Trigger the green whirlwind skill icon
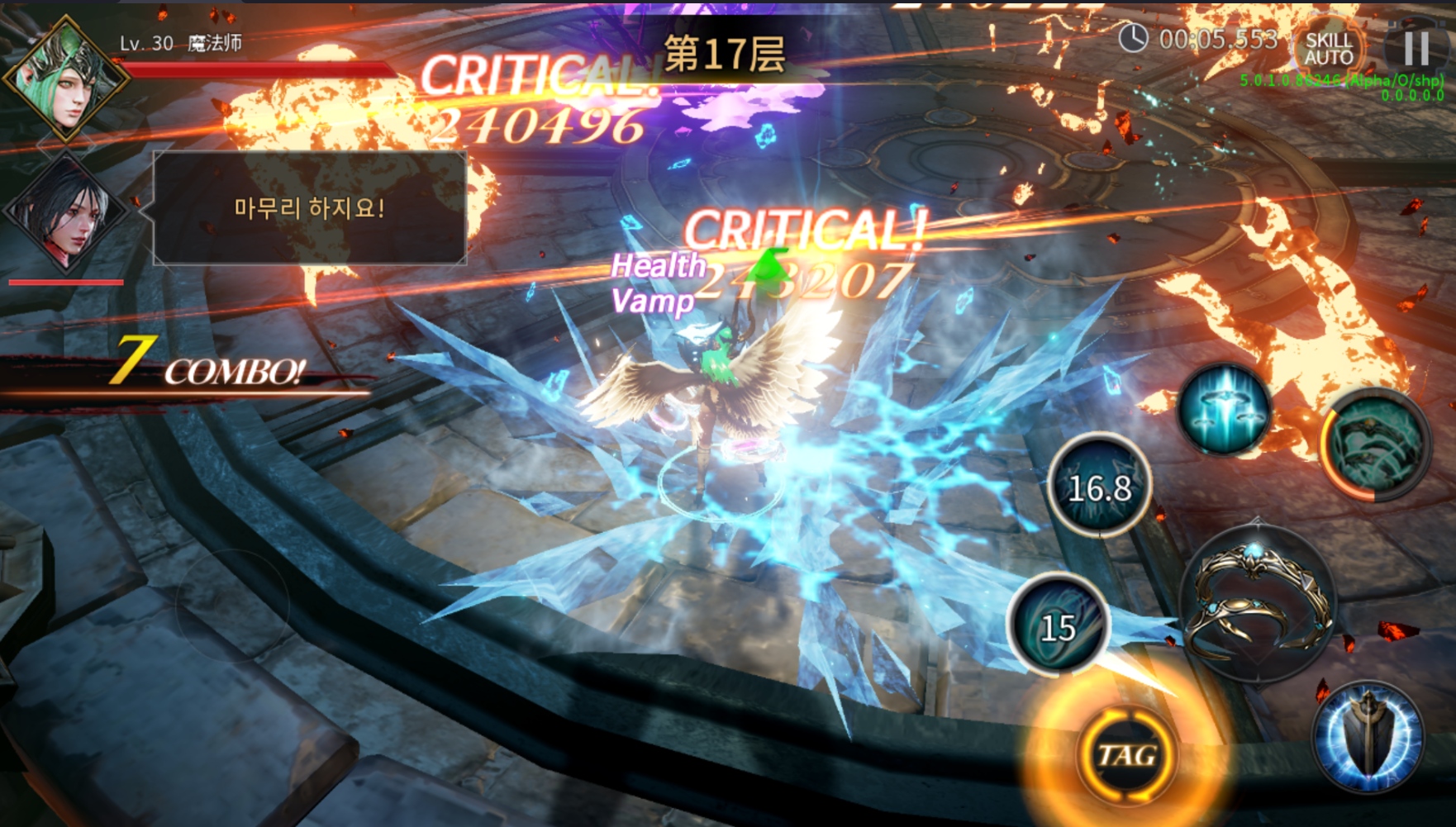The image size is (1456, 827). click(x=1375, y=444)
